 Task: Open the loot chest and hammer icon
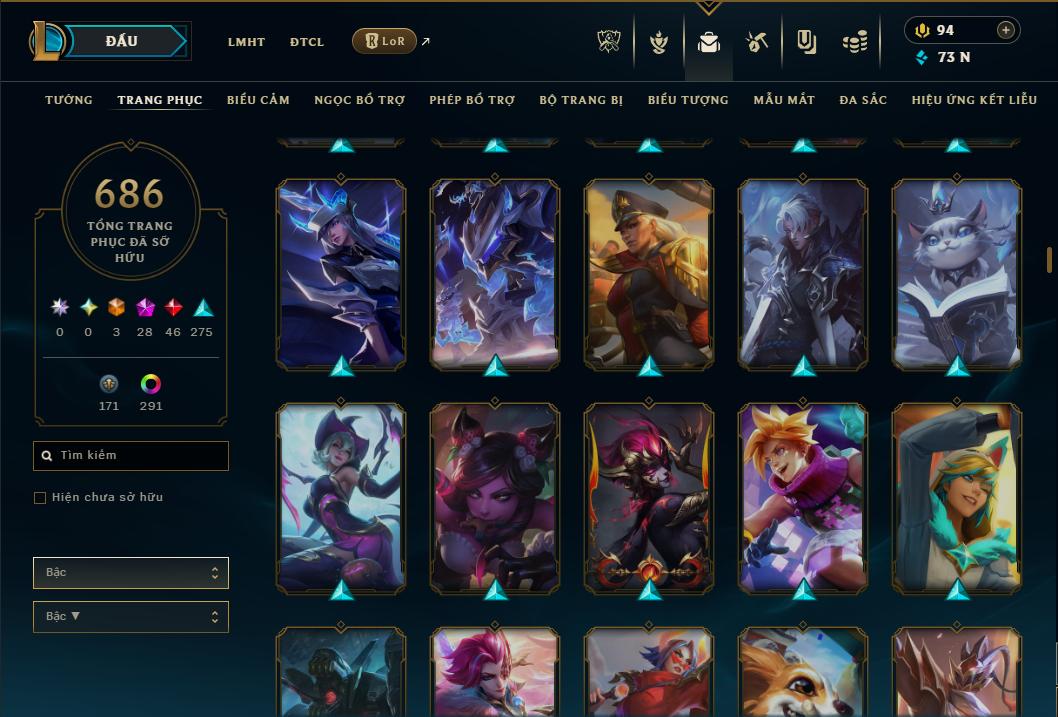tap(756, 42)
